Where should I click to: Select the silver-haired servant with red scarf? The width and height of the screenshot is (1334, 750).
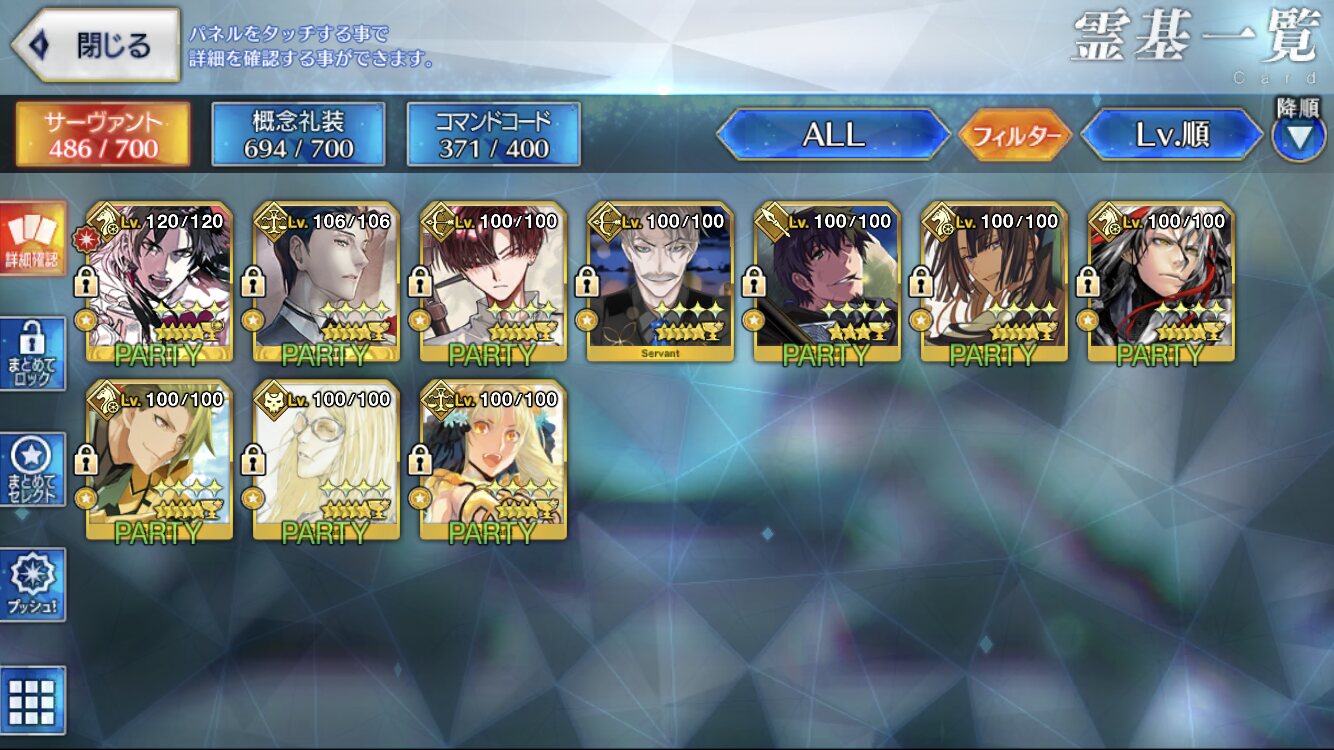point(1161,281)
